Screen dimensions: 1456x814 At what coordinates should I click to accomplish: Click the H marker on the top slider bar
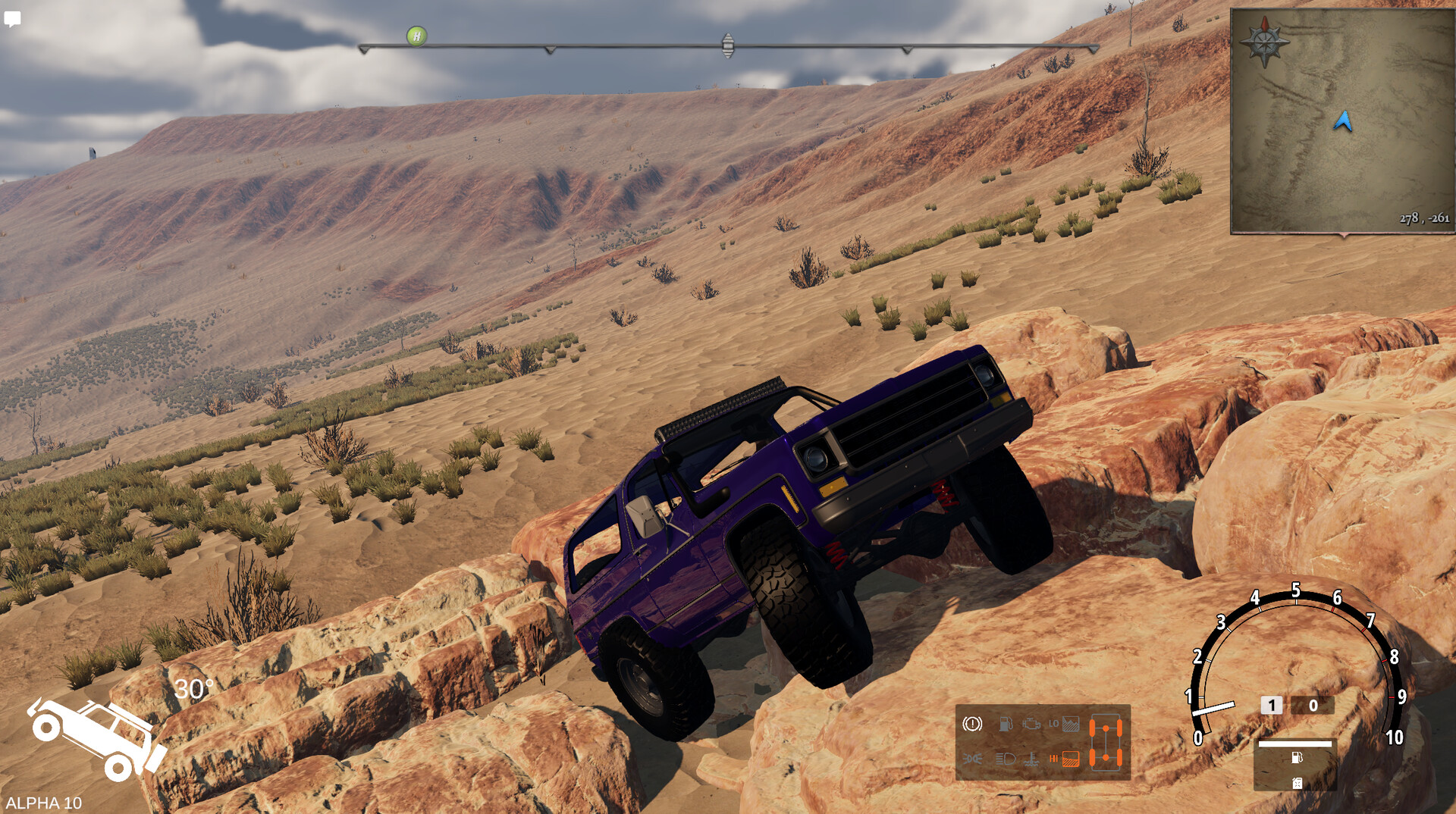416,36
